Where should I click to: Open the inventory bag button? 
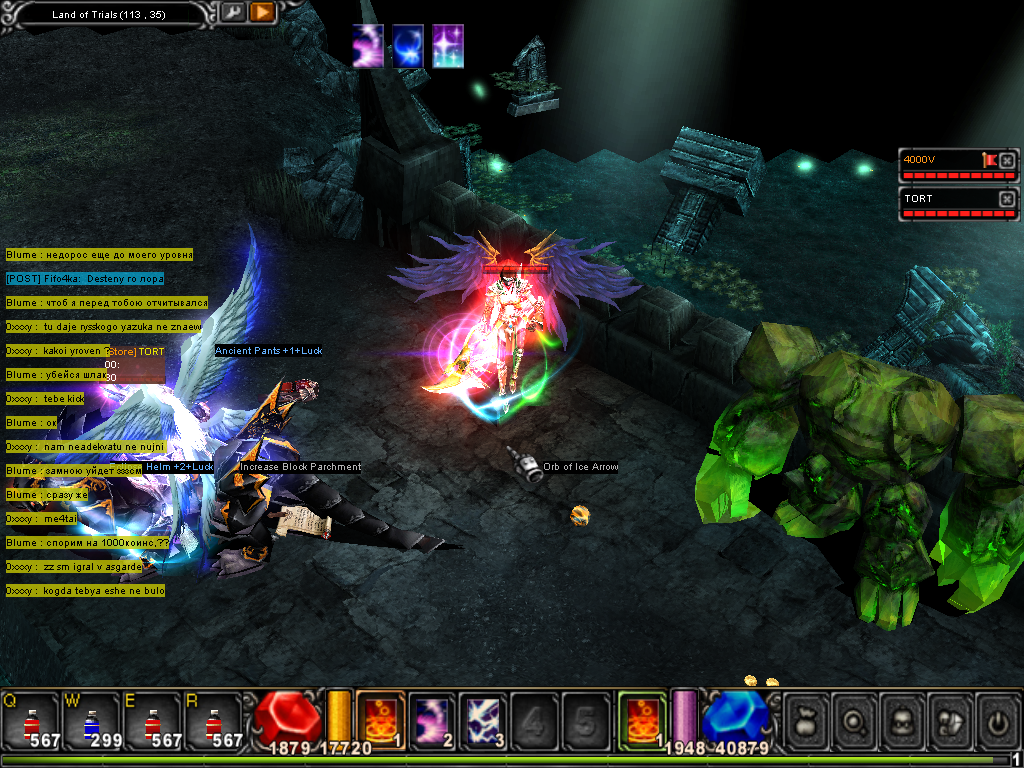pos(807,718)
